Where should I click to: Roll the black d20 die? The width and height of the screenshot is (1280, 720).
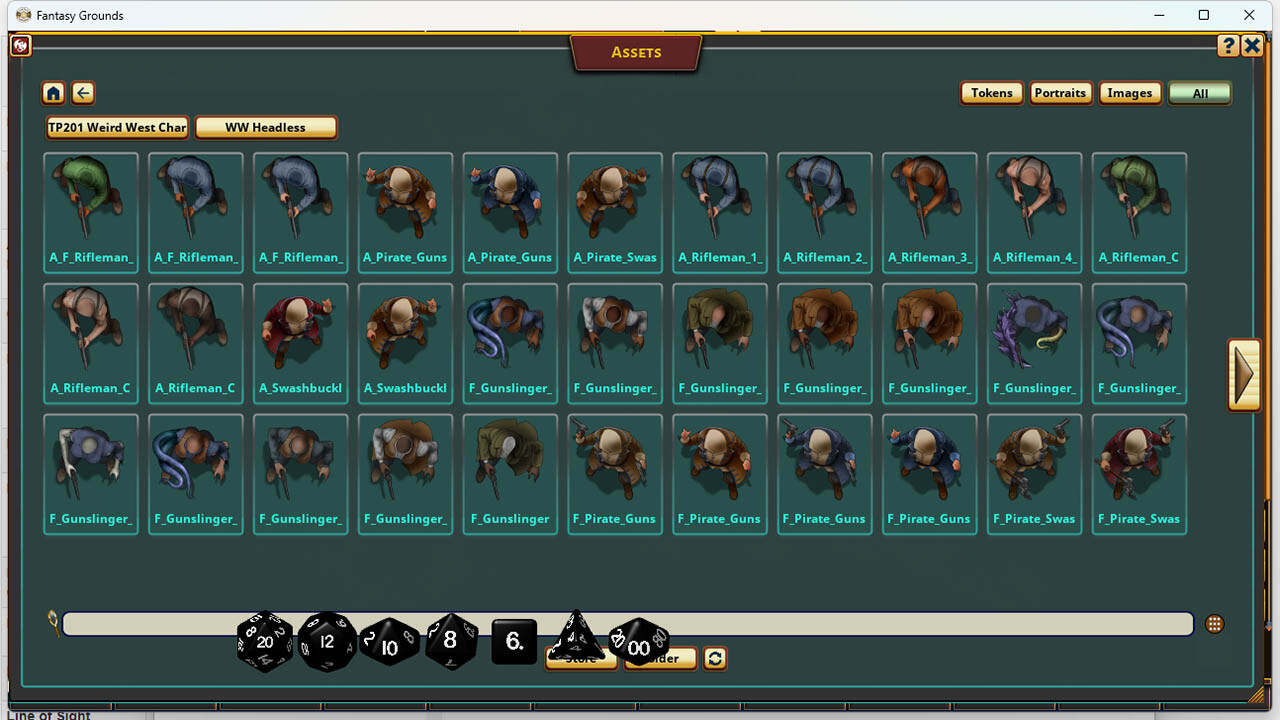tap(264, 642)
